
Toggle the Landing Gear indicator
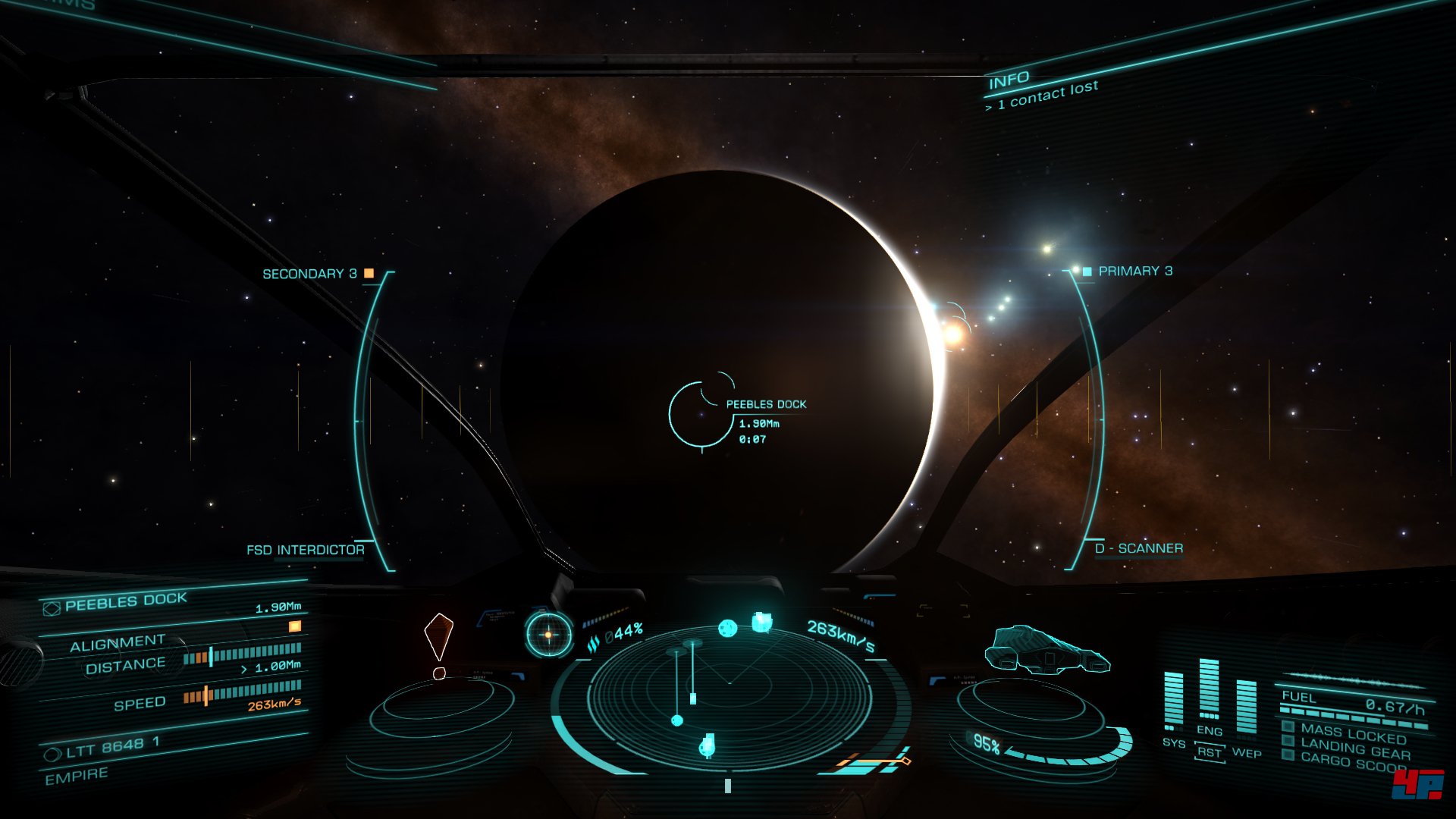click(1354, 749)
